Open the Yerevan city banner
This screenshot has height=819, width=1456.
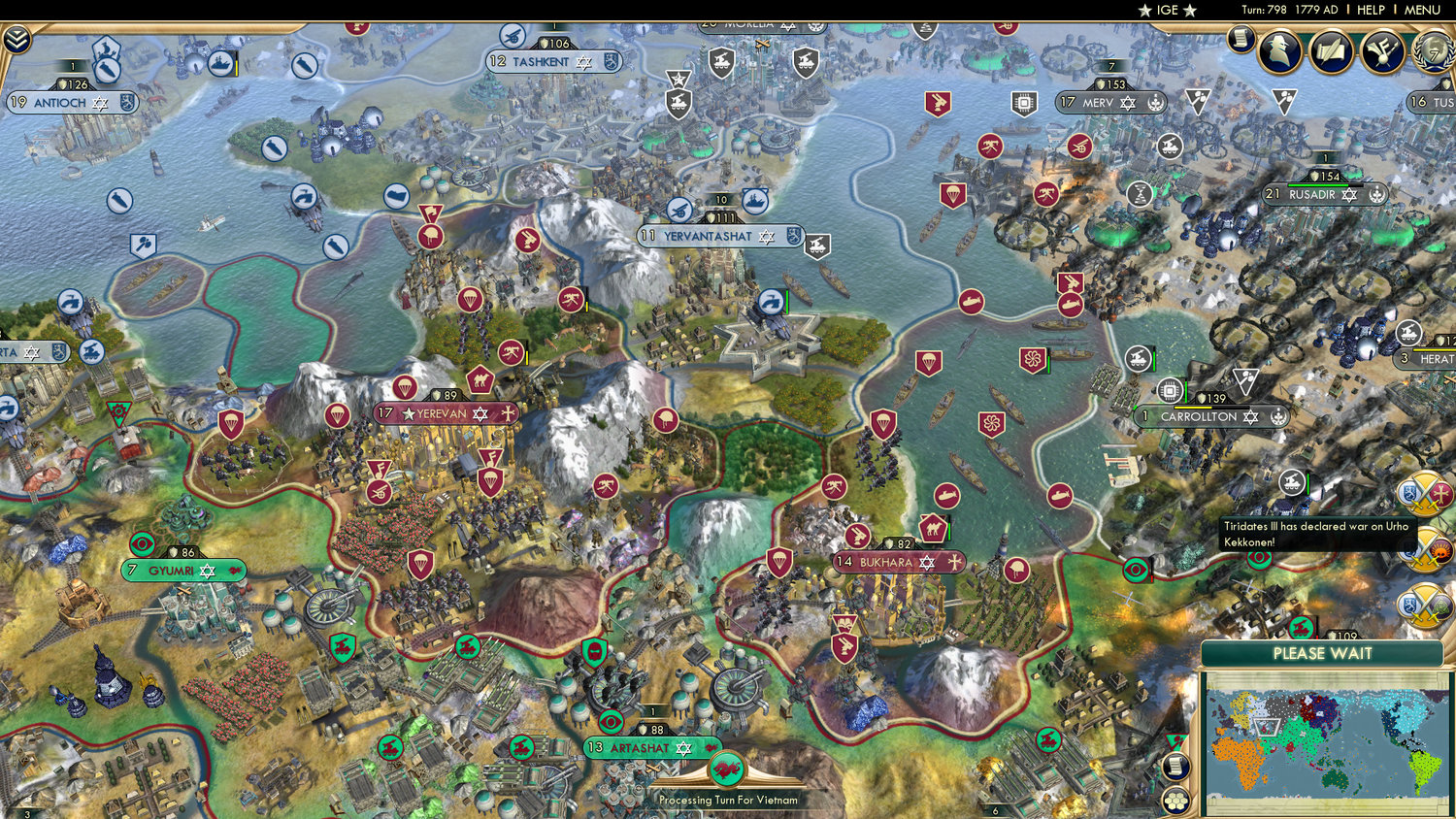[445, 414]
